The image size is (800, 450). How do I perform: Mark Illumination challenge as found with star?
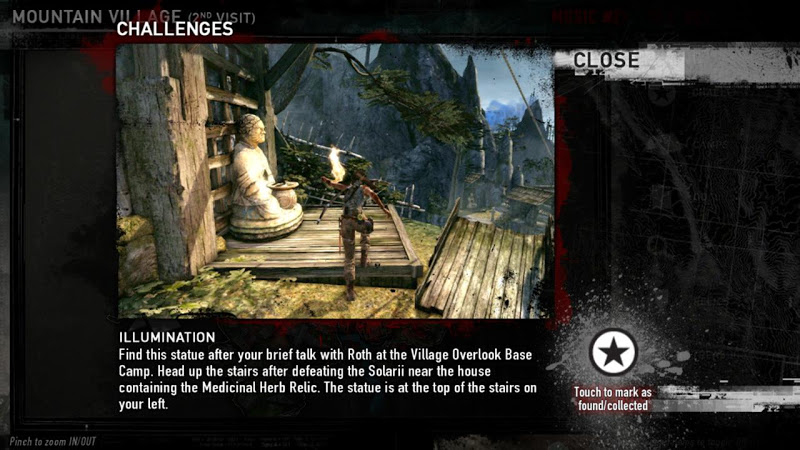click(x=611, y=353)
